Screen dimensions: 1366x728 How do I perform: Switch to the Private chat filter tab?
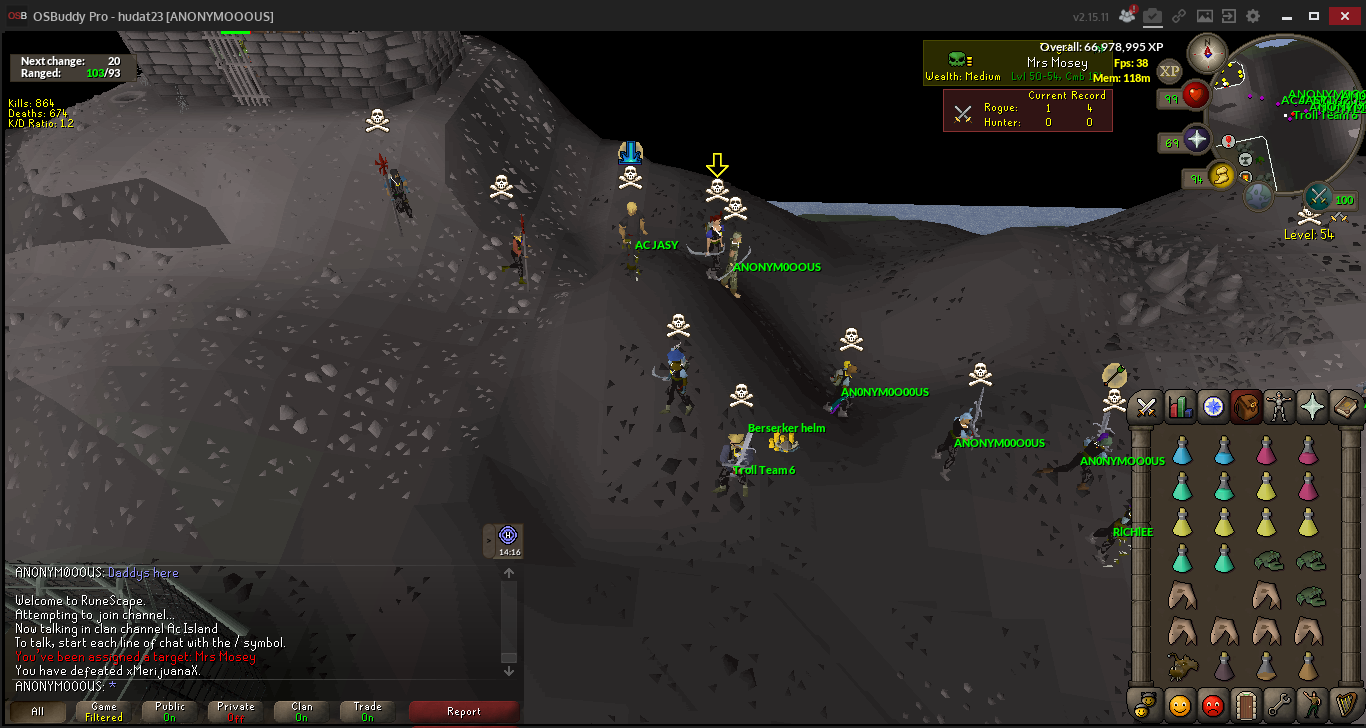click(x=236, y=712)
